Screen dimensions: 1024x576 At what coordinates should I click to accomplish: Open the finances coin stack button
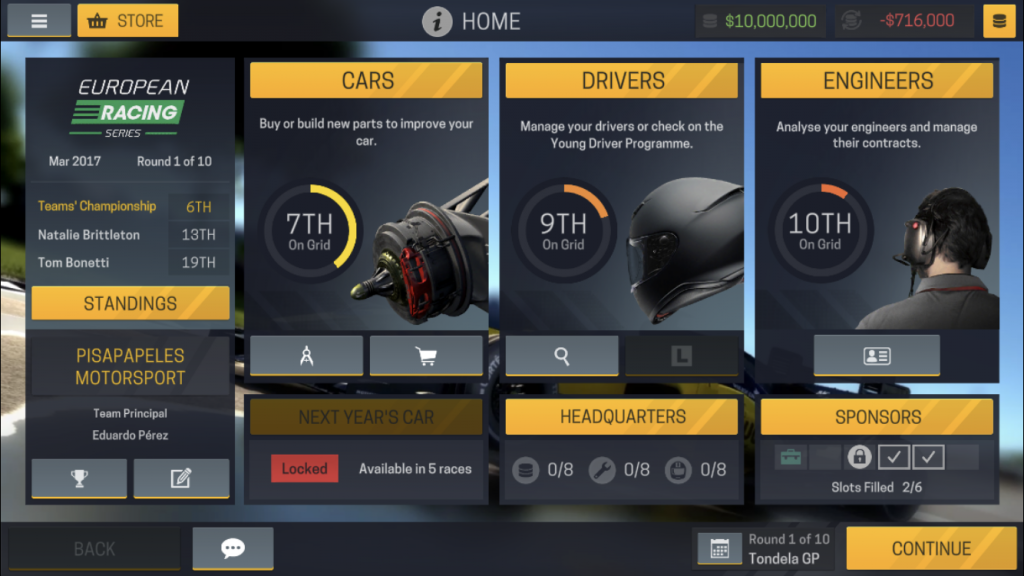[998, 21]
